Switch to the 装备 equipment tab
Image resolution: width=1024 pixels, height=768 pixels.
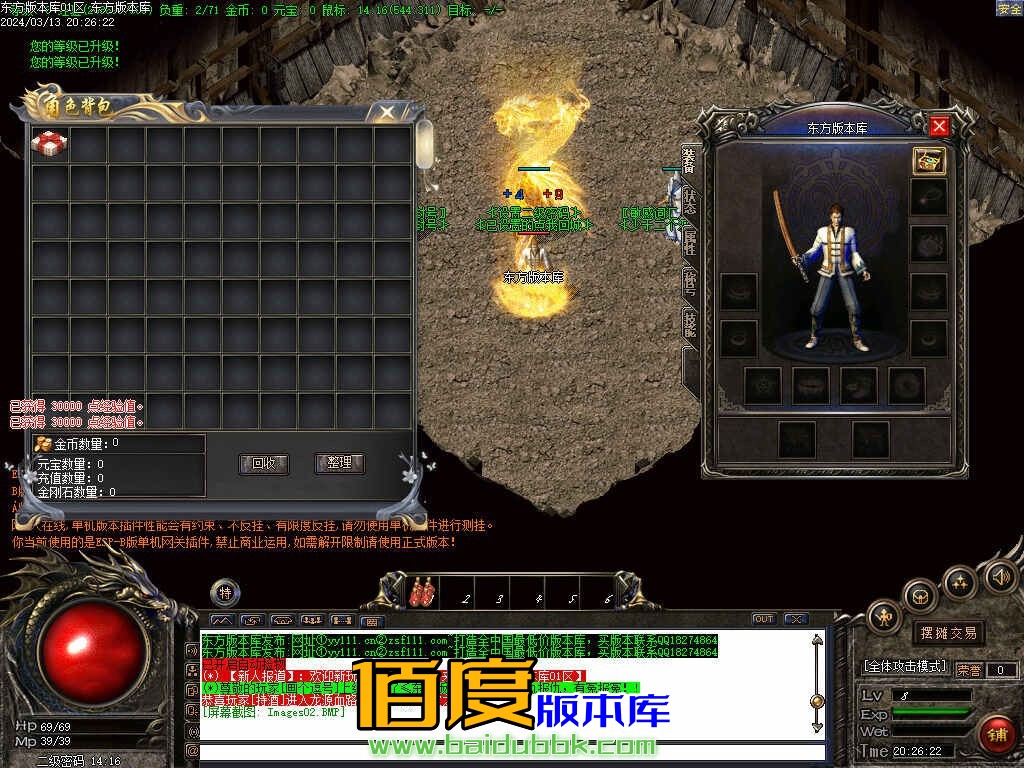pyautogui.click(x=690, y=160)
